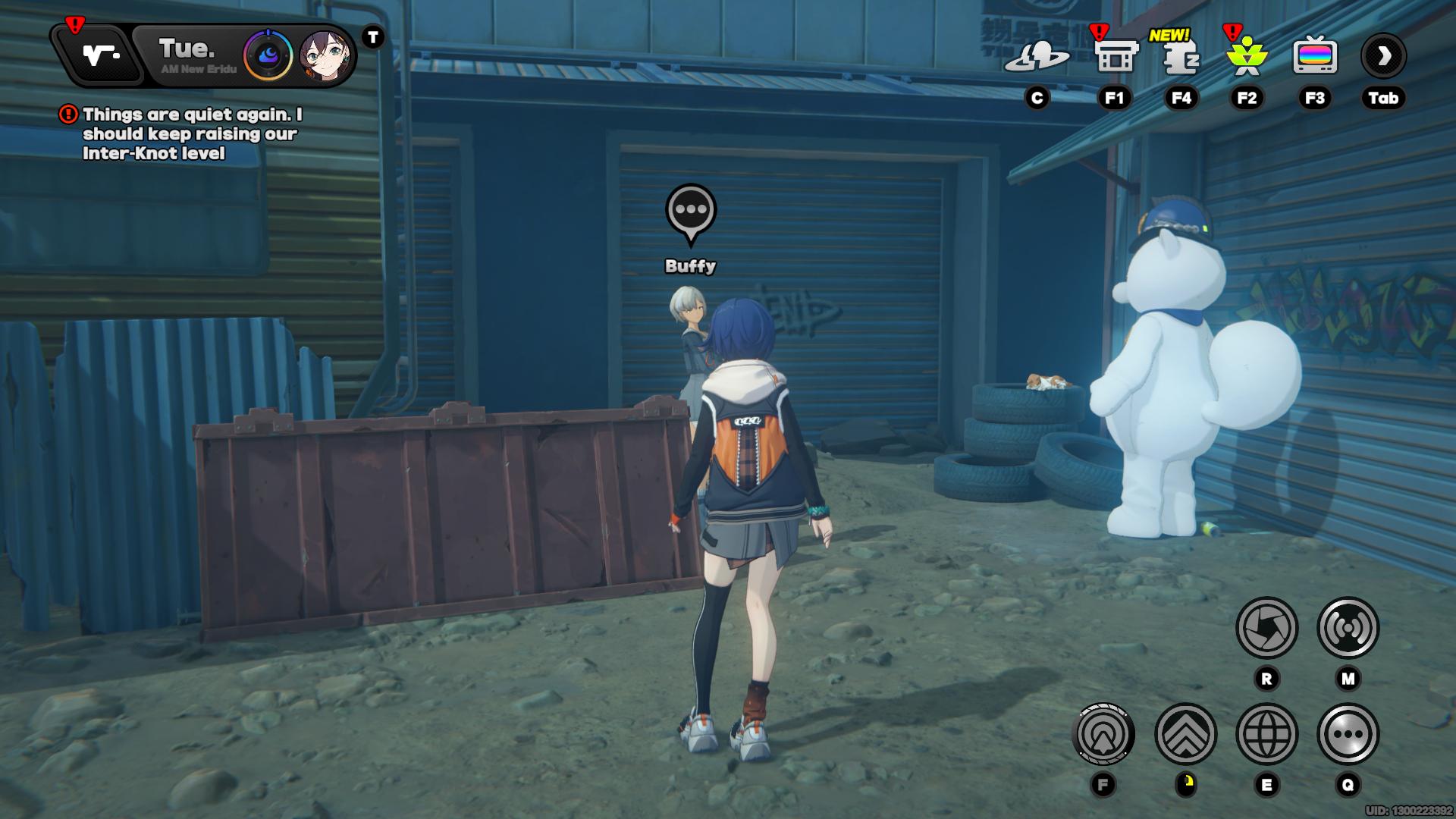Viewport: 1456px width, 819px height.
Task: Click the Tue. day and time panel
Action: (x=190, y=55)
